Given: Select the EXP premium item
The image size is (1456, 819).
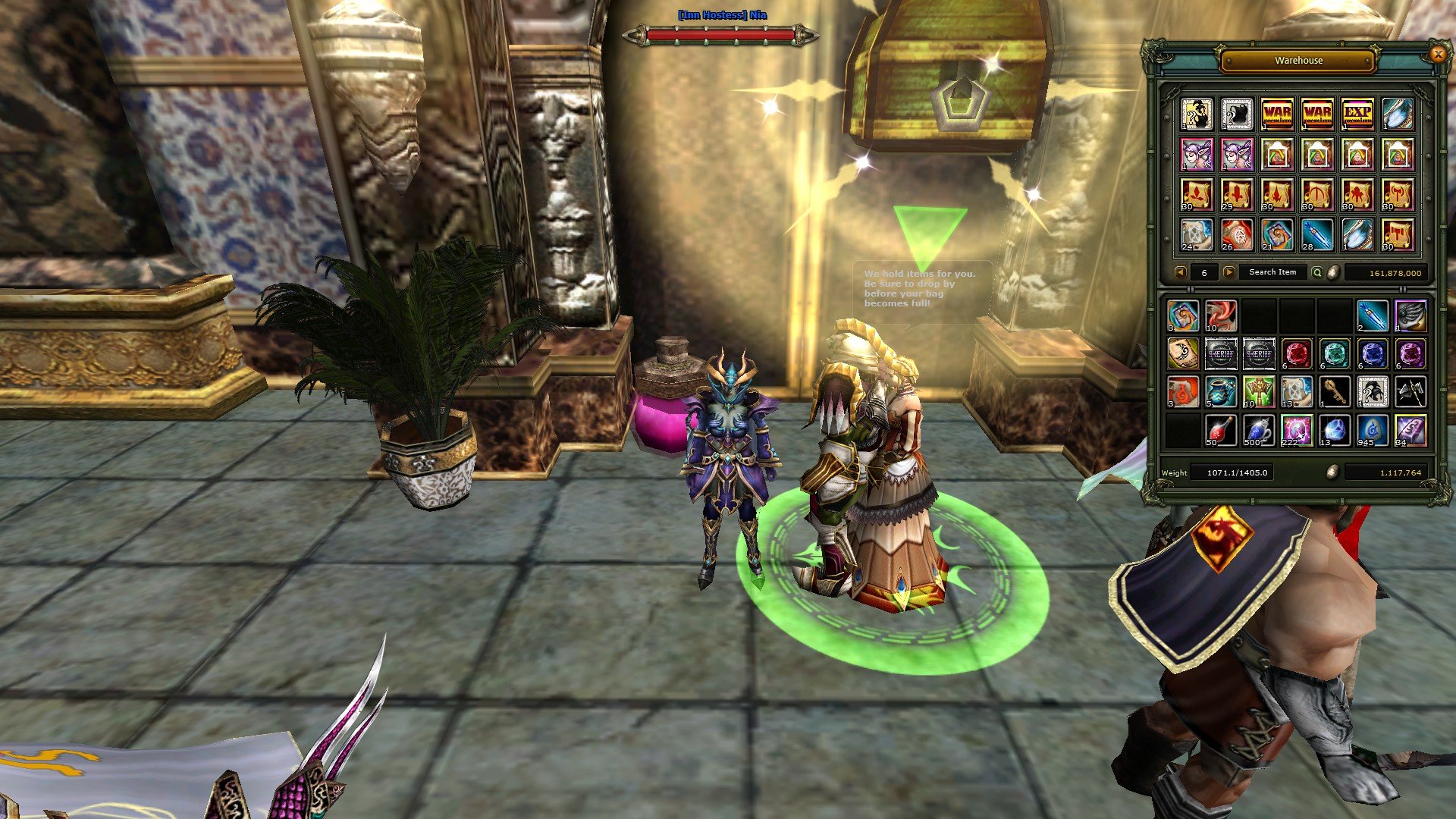Looking at the screenshot, I should [x=1357, y=114].
